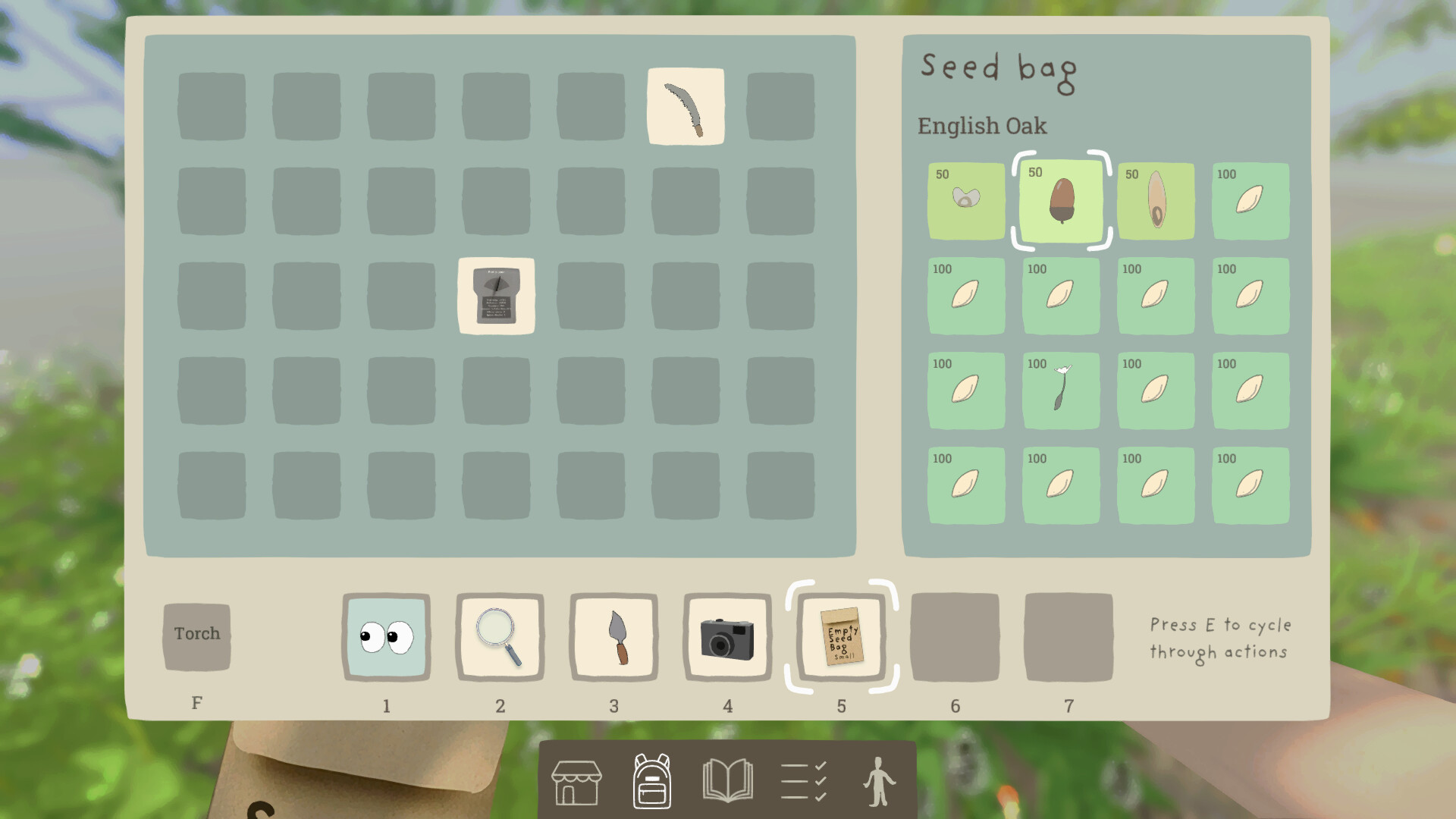Image resolution: width=1456 pixels, height=819 pixels.
Task: Select the dandelion seed with 100 count
Action: [x=1061, y=391]
